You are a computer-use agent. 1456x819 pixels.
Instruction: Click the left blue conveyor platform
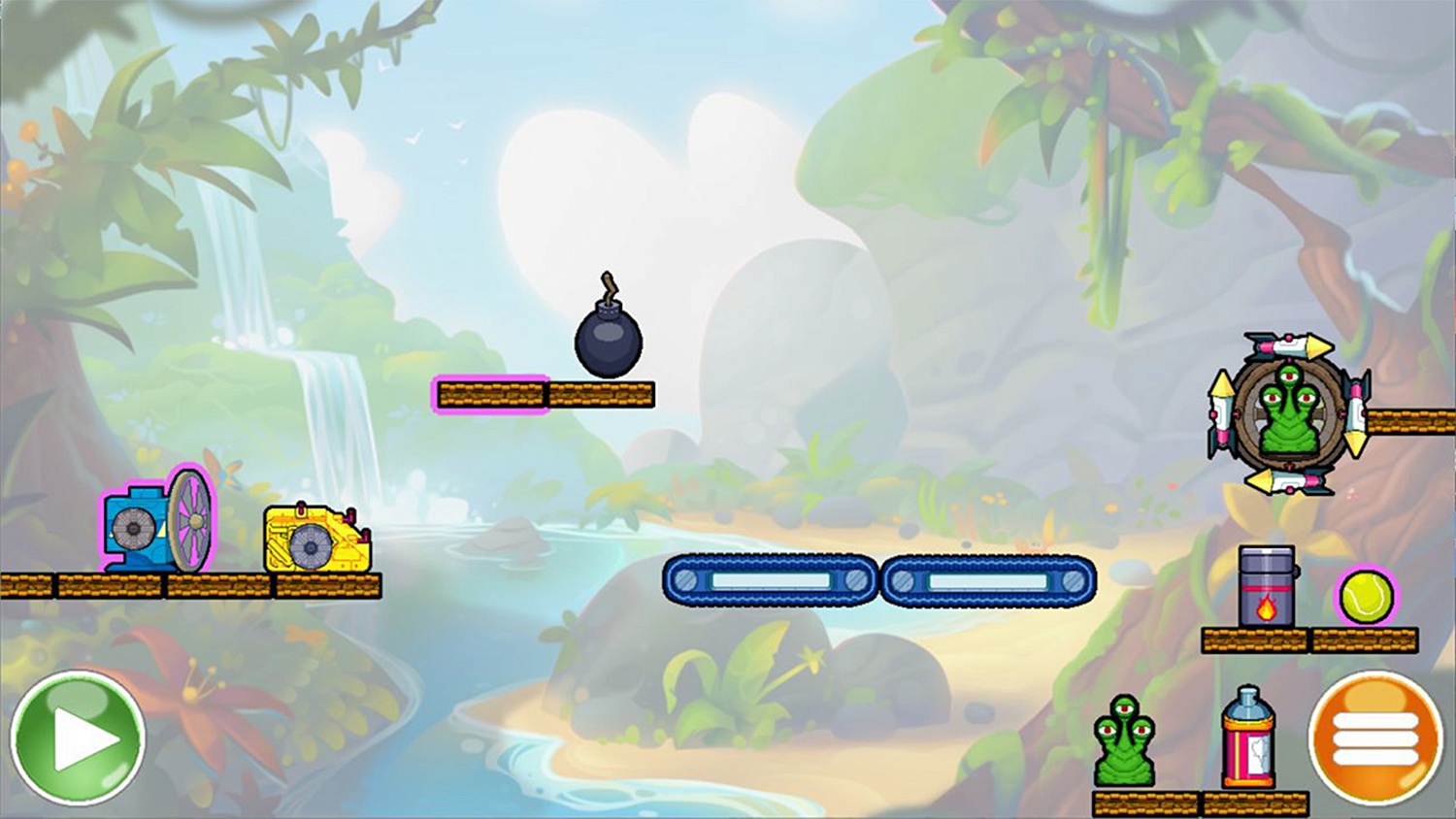coord(770,581)
